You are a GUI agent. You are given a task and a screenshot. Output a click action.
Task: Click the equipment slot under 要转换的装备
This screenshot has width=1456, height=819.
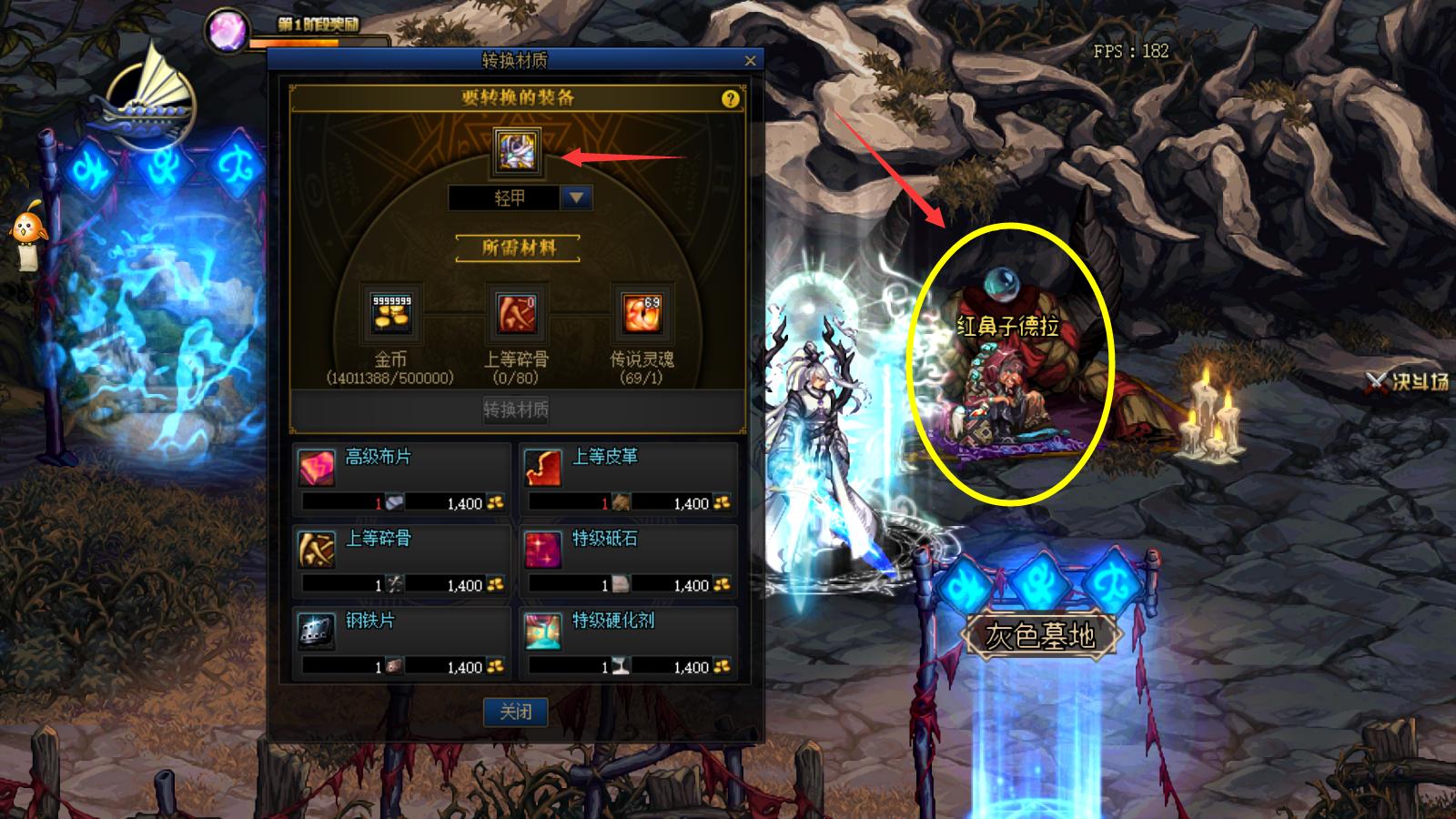pos(515,150)
